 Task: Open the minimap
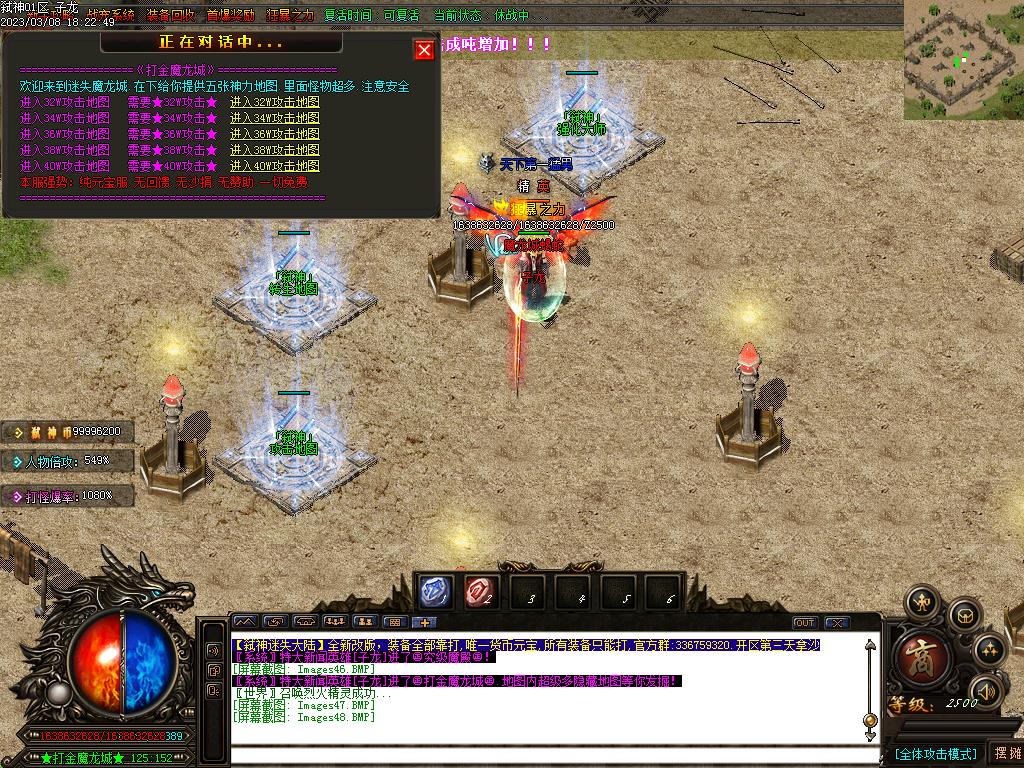pos(963,59)
